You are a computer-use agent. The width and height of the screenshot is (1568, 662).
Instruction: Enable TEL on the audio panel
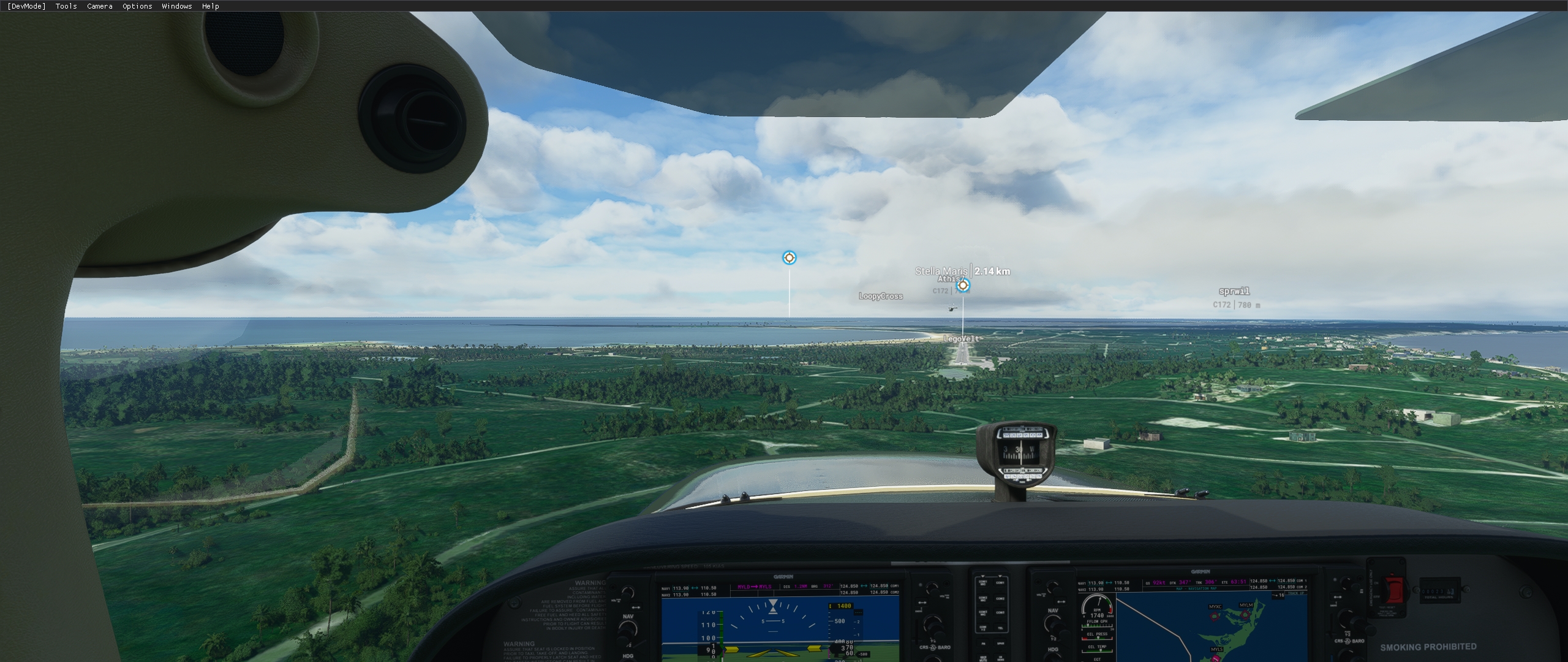coord(1001,628)
